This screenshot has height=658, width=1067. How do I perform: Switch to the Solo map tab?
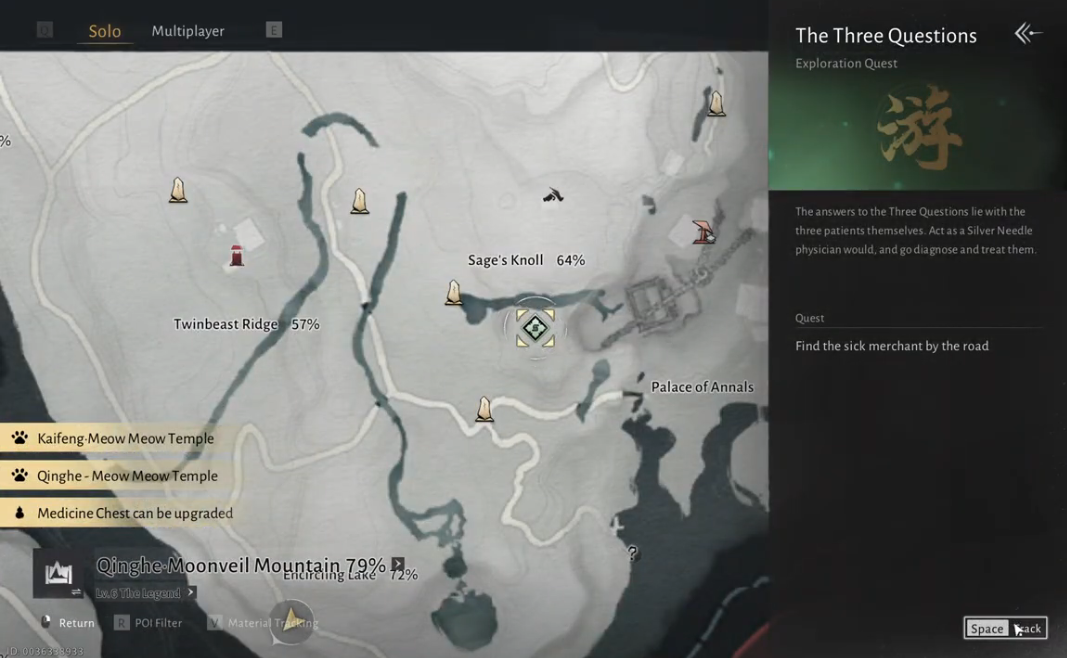point(104,31)
